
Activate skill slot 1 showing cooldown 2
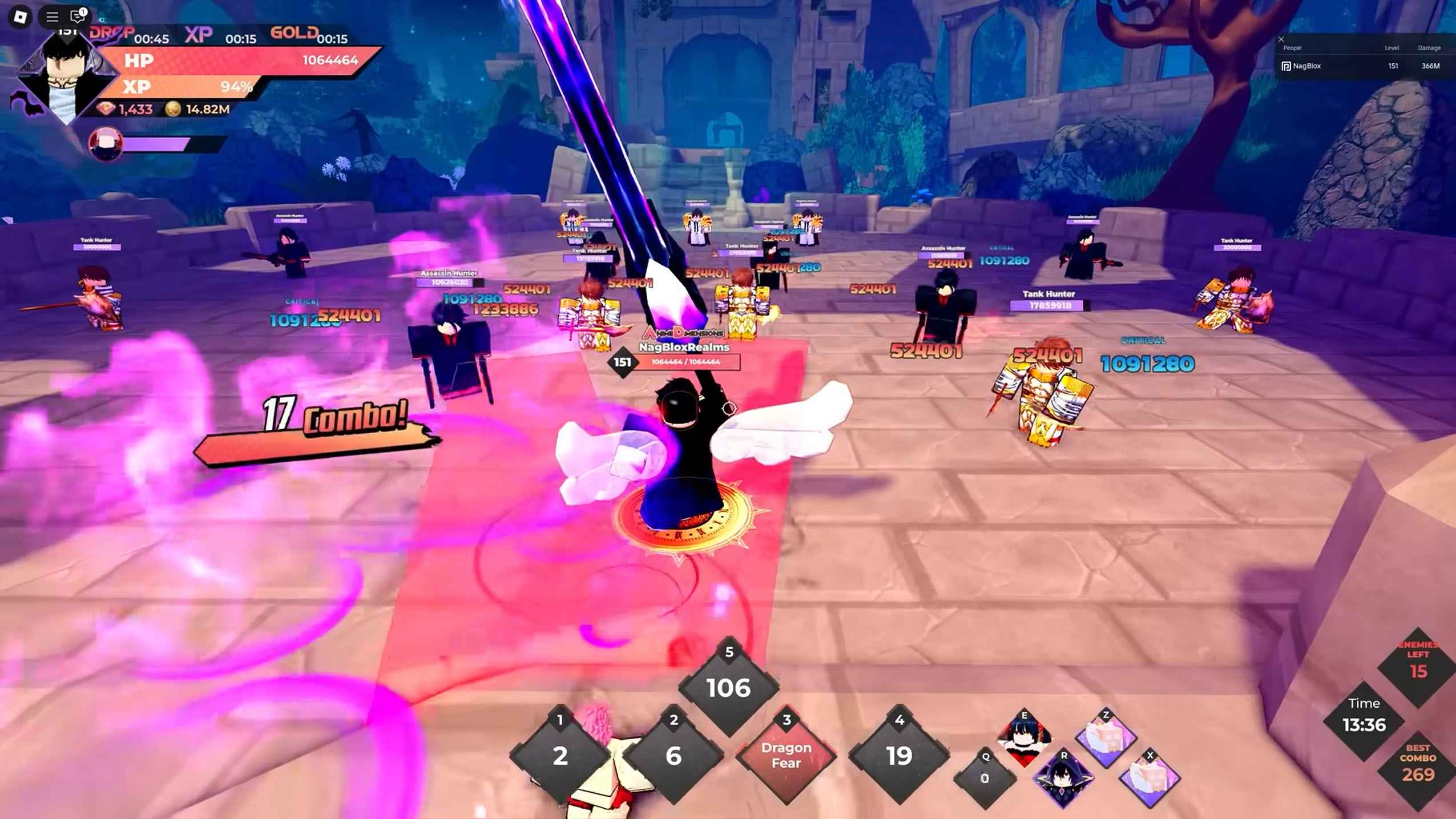coord(560,755)
